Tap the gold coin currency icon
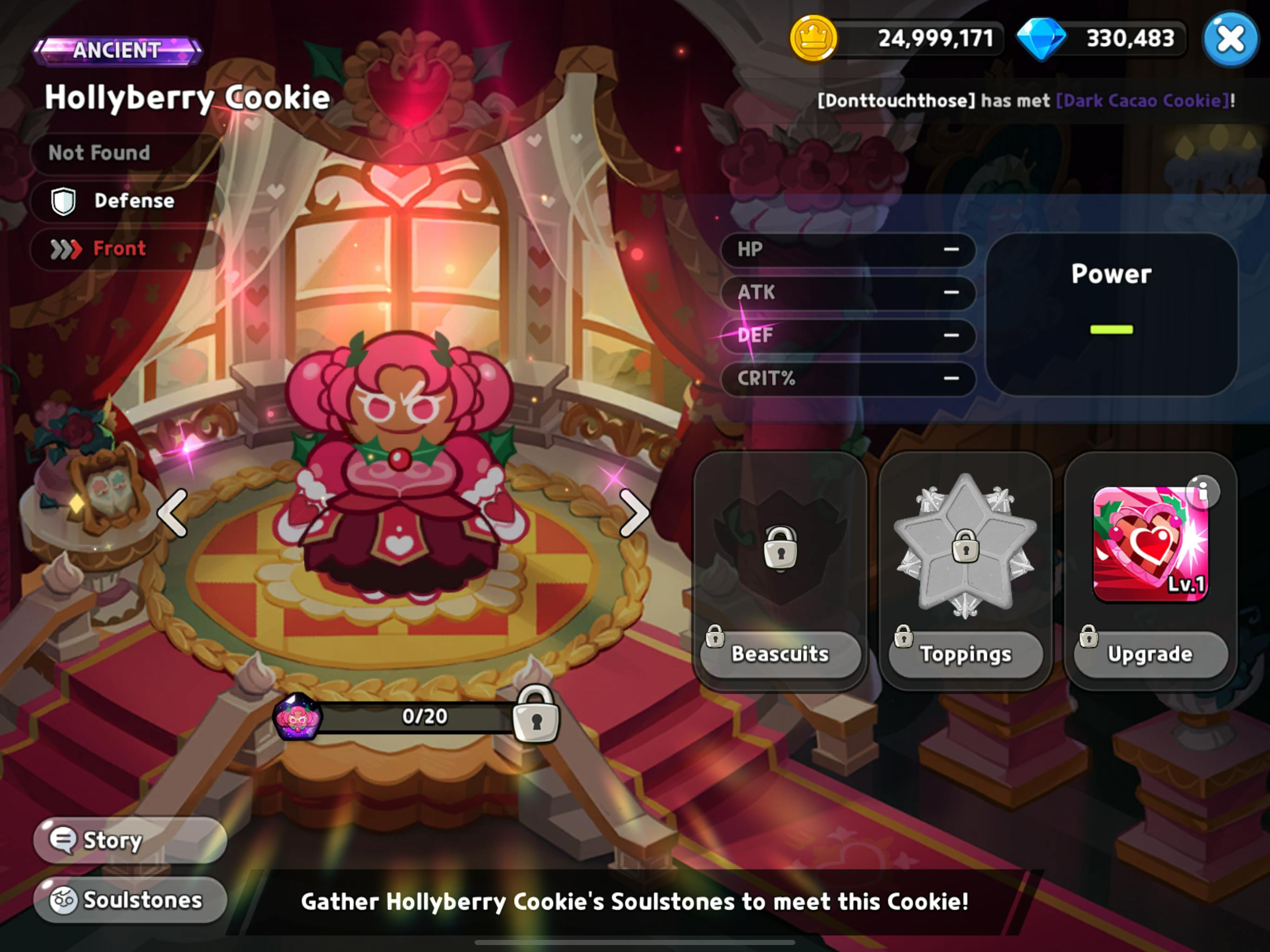Image resolution: width=1270 pixels, height=952 pixels. (x=813, y=39)
